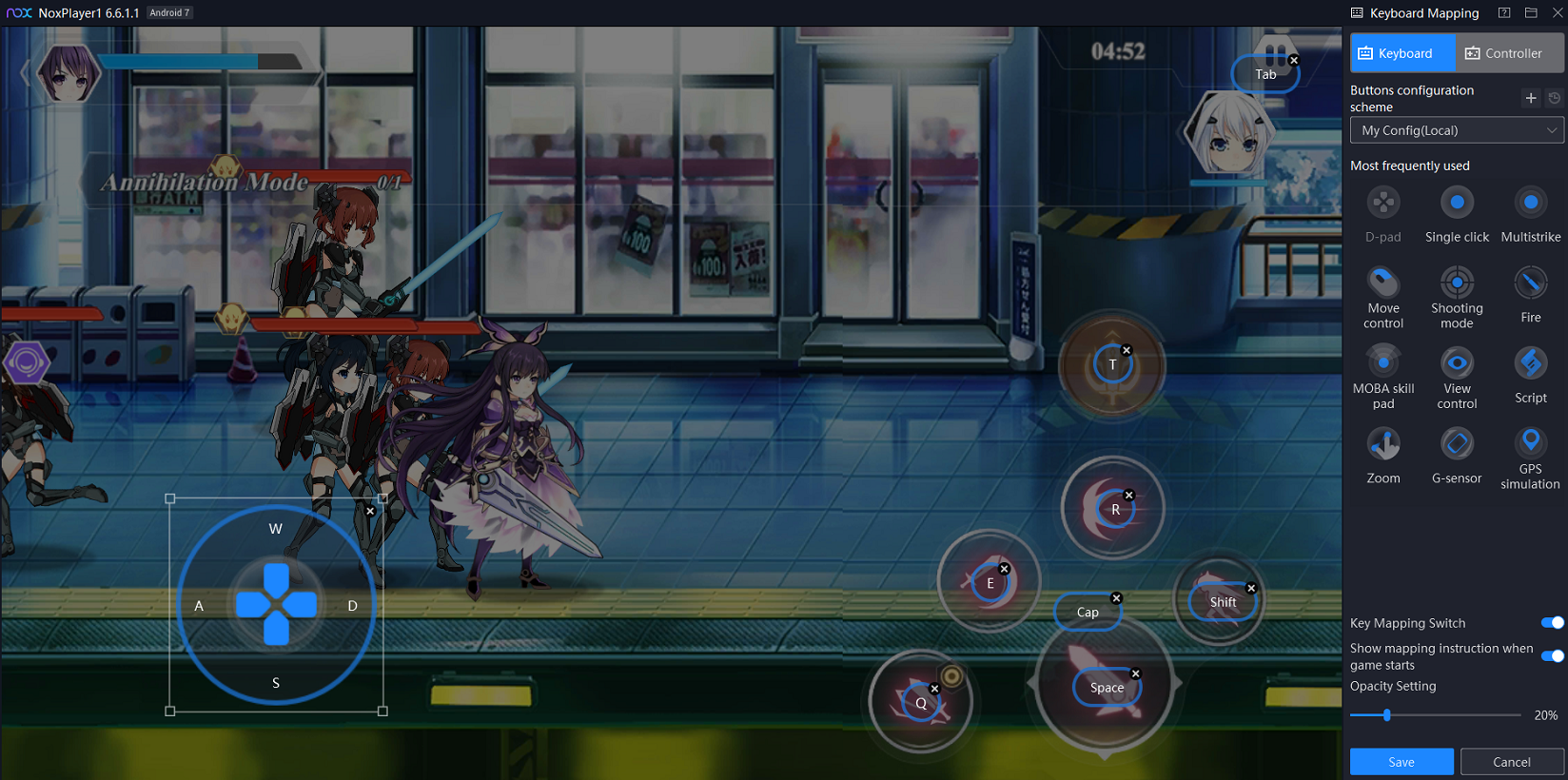Delete the Tab key mapping on pause
Viewport: 1568px width, 780px height.
tap(1293, 60)
